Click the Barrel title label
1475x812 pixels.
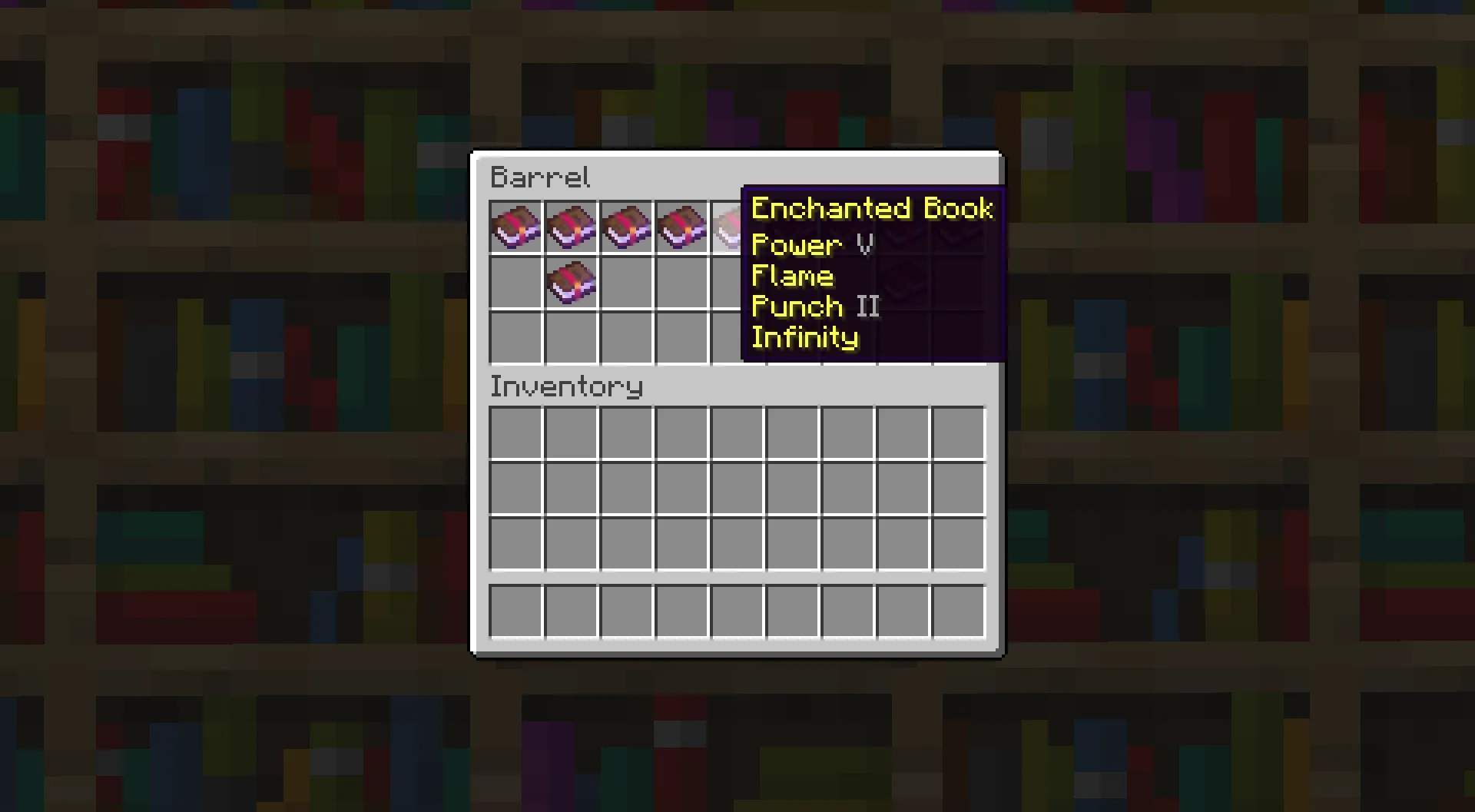pyautogui.click(x=540, y=177)
